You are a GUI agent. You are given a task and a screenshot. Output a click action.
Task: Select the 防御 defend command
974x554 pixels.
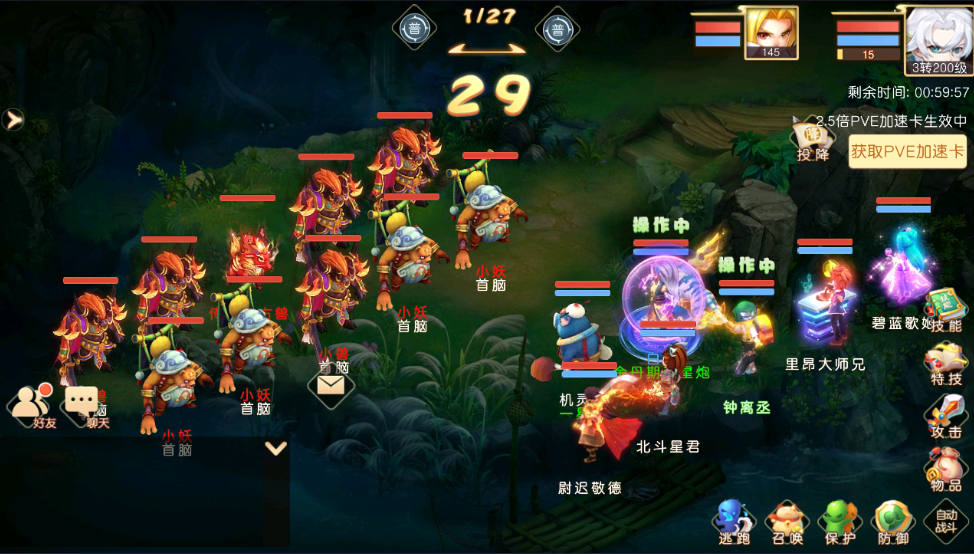[892, 522]
